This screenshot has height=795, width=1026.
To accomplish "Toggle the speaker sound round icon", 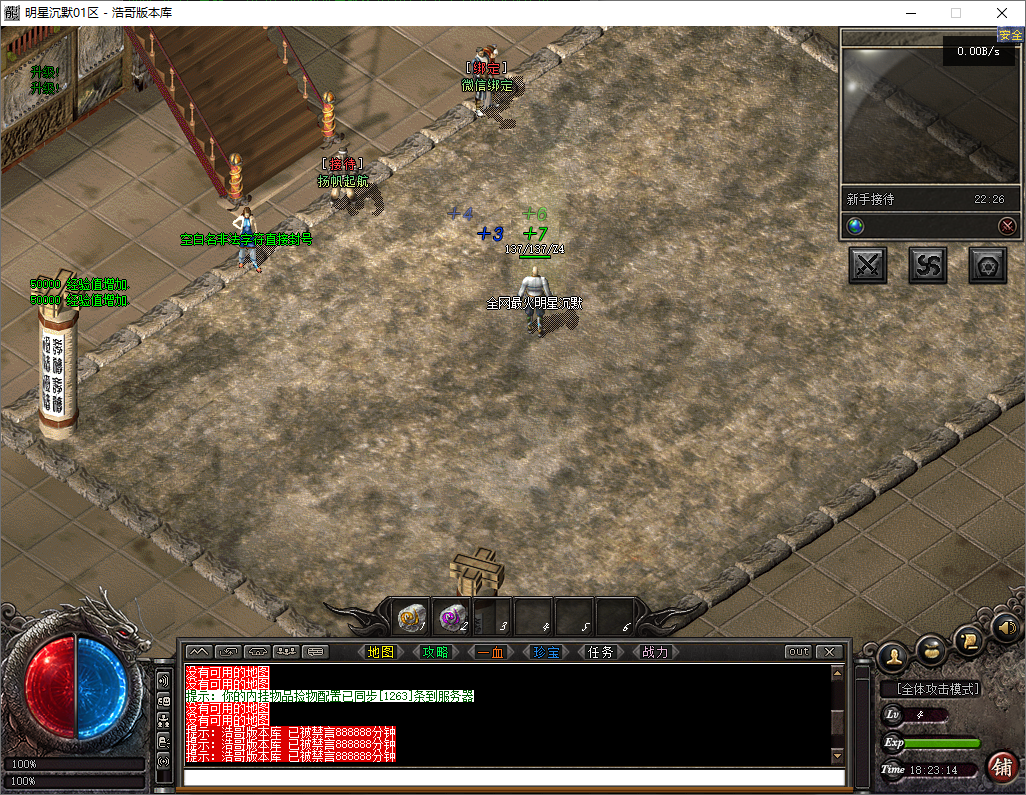I will 1005,628.
